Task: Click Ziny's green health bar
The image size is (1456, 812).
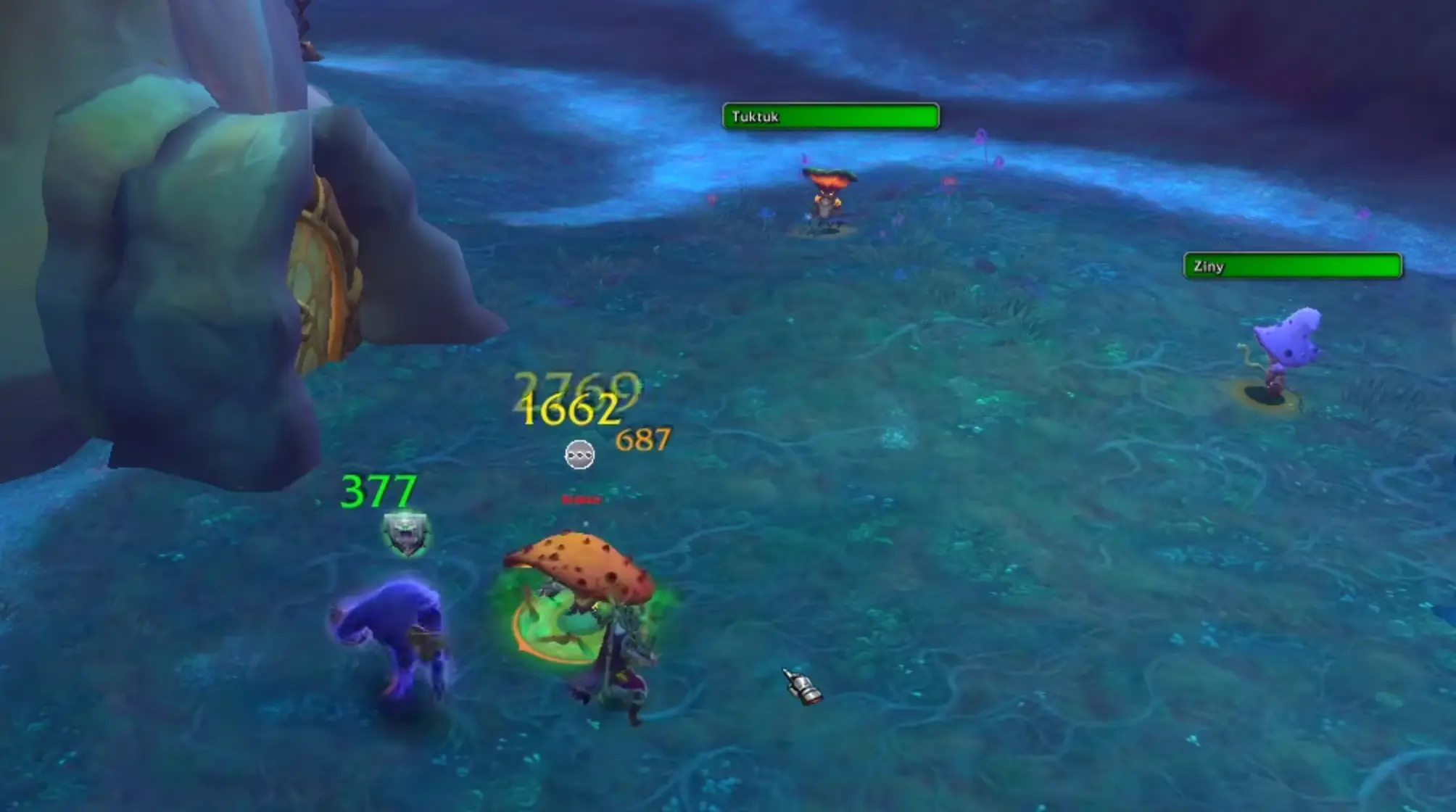Action: point(1327,267)
